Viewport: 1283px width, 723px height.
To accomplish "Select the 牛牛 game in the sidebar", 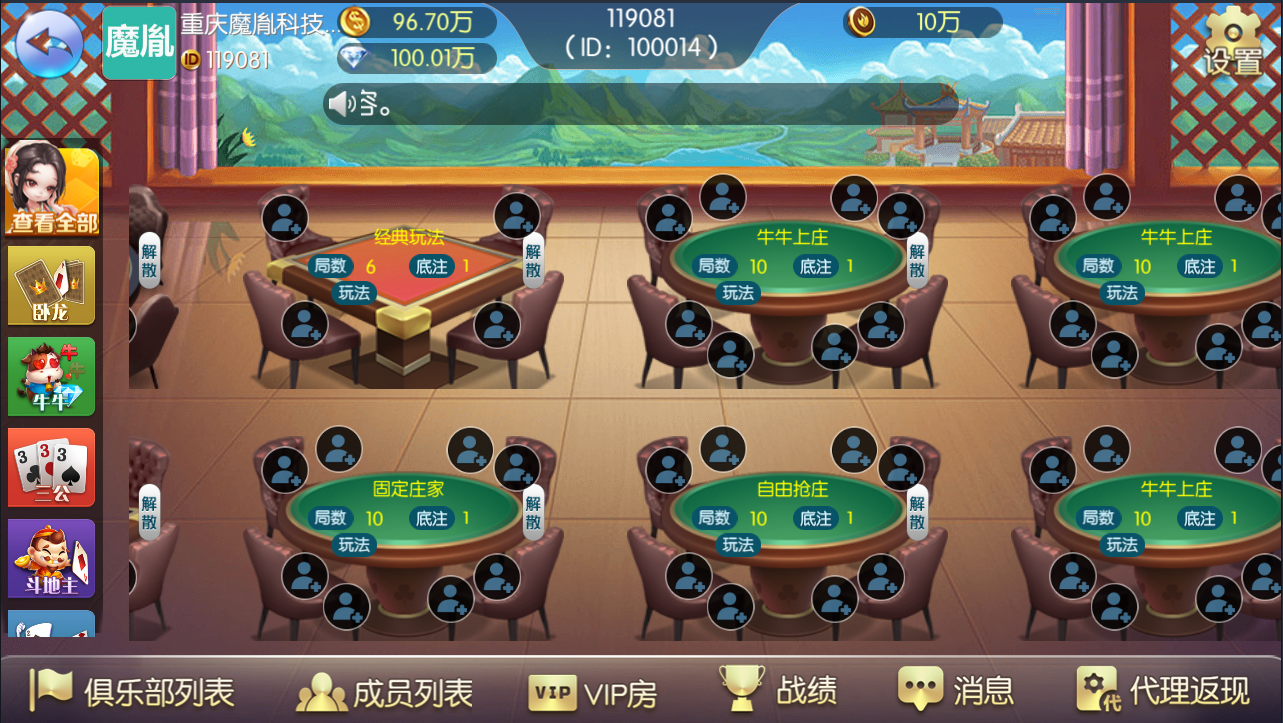I will click(x=50, y=375).
